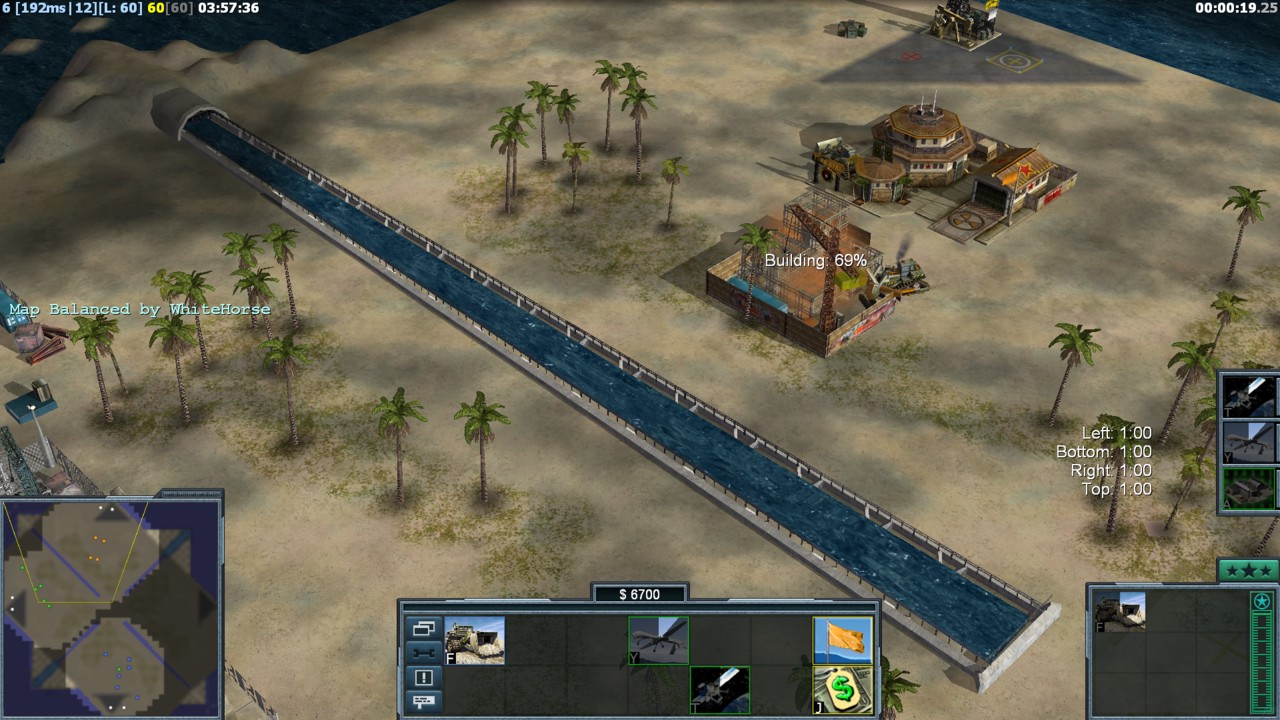Image resolution: width=1280 pixels, height=720 pixels.
Task: Open the three-star generals powers button
Action: pyautogui.click(x=1248, y=571)
